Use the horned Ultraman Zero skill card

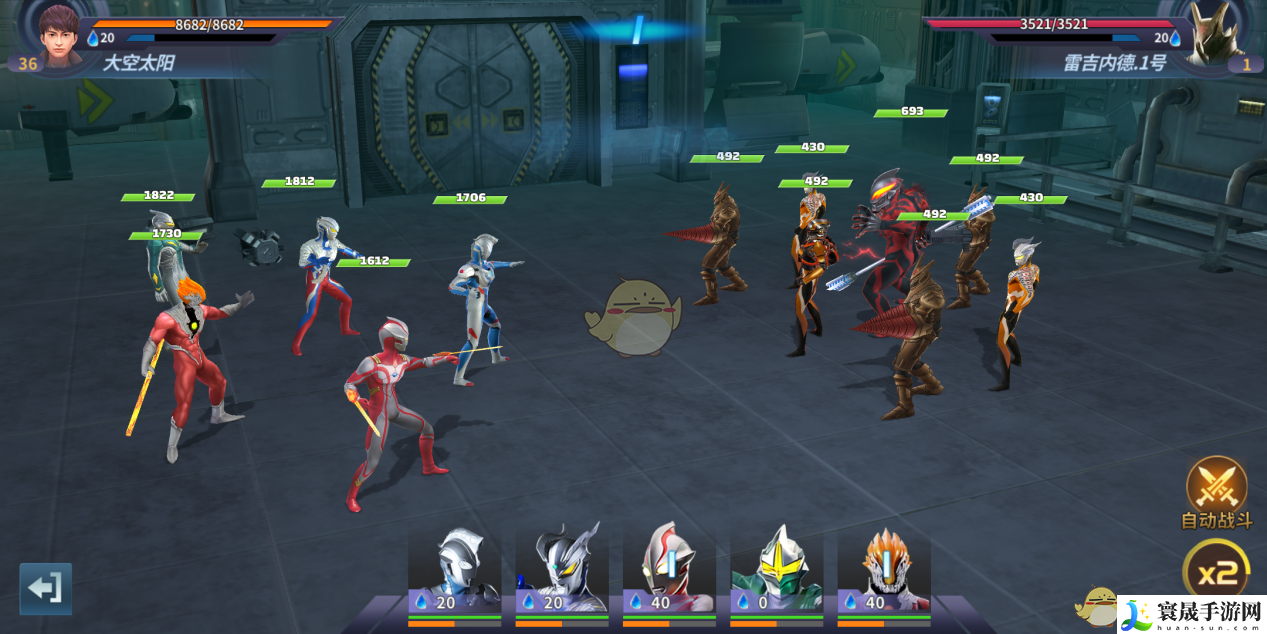pos(562,570)
